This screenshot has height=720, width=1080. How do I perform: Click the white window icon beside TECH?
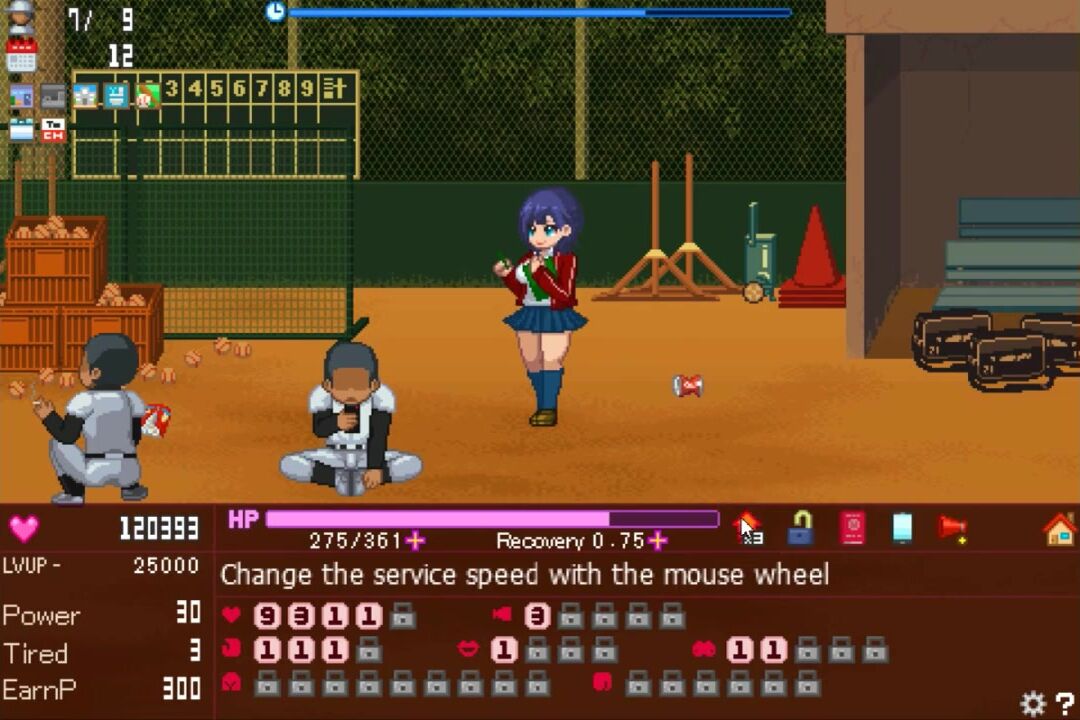[x=21, y=129]
